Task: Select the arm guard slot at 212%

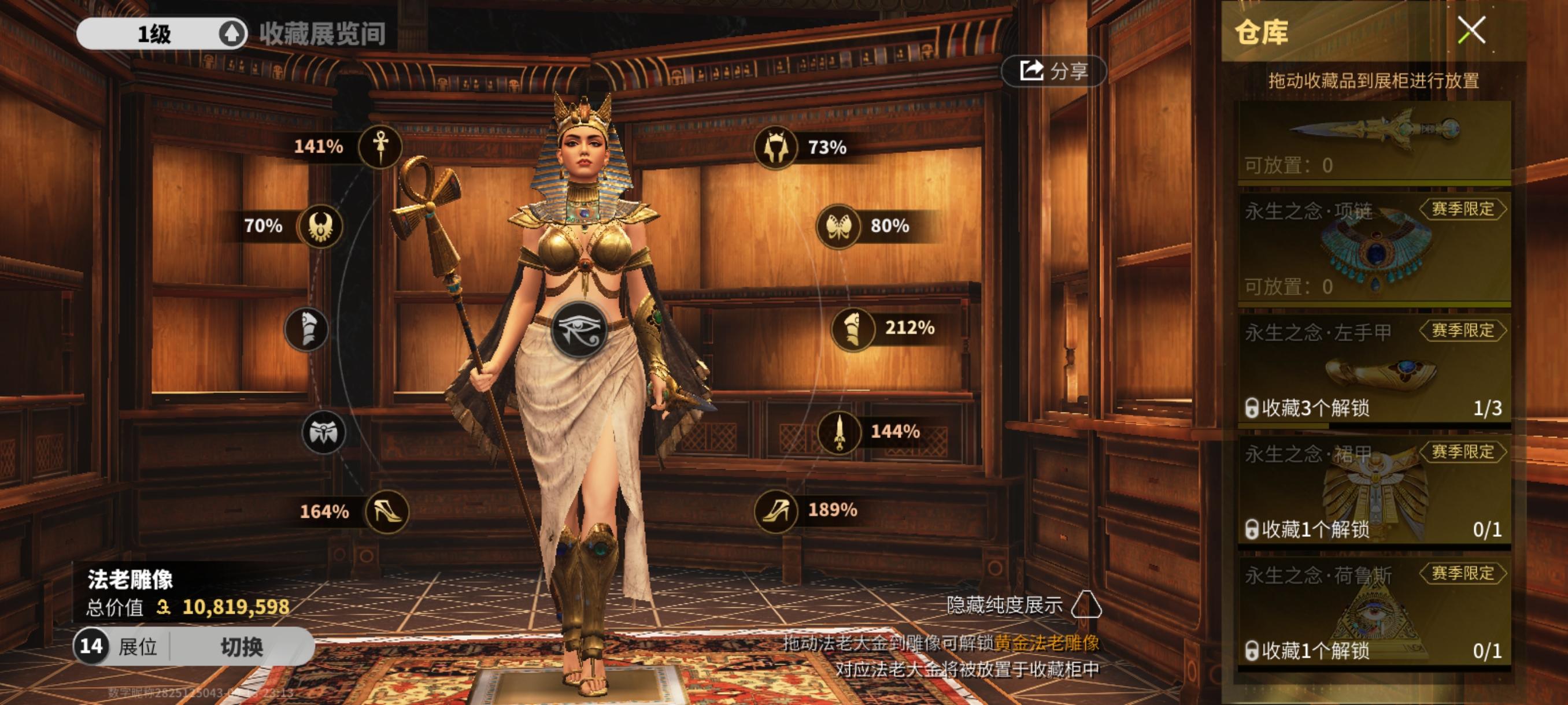Action: click(853, 329)
